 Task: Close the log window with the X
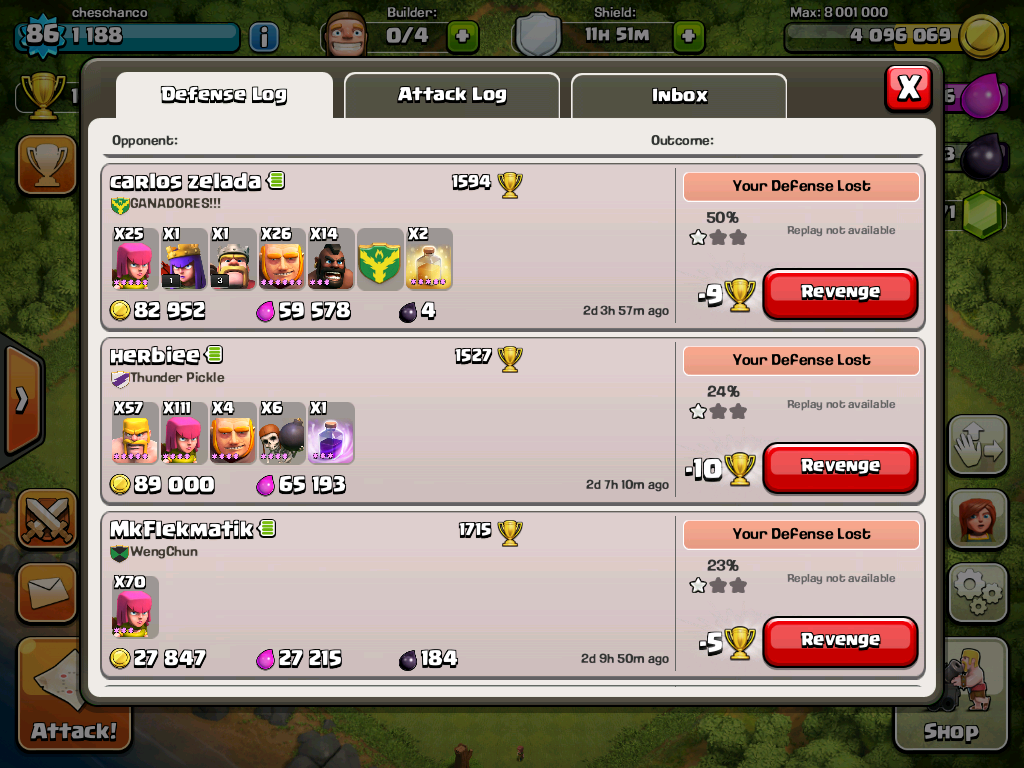908,88
